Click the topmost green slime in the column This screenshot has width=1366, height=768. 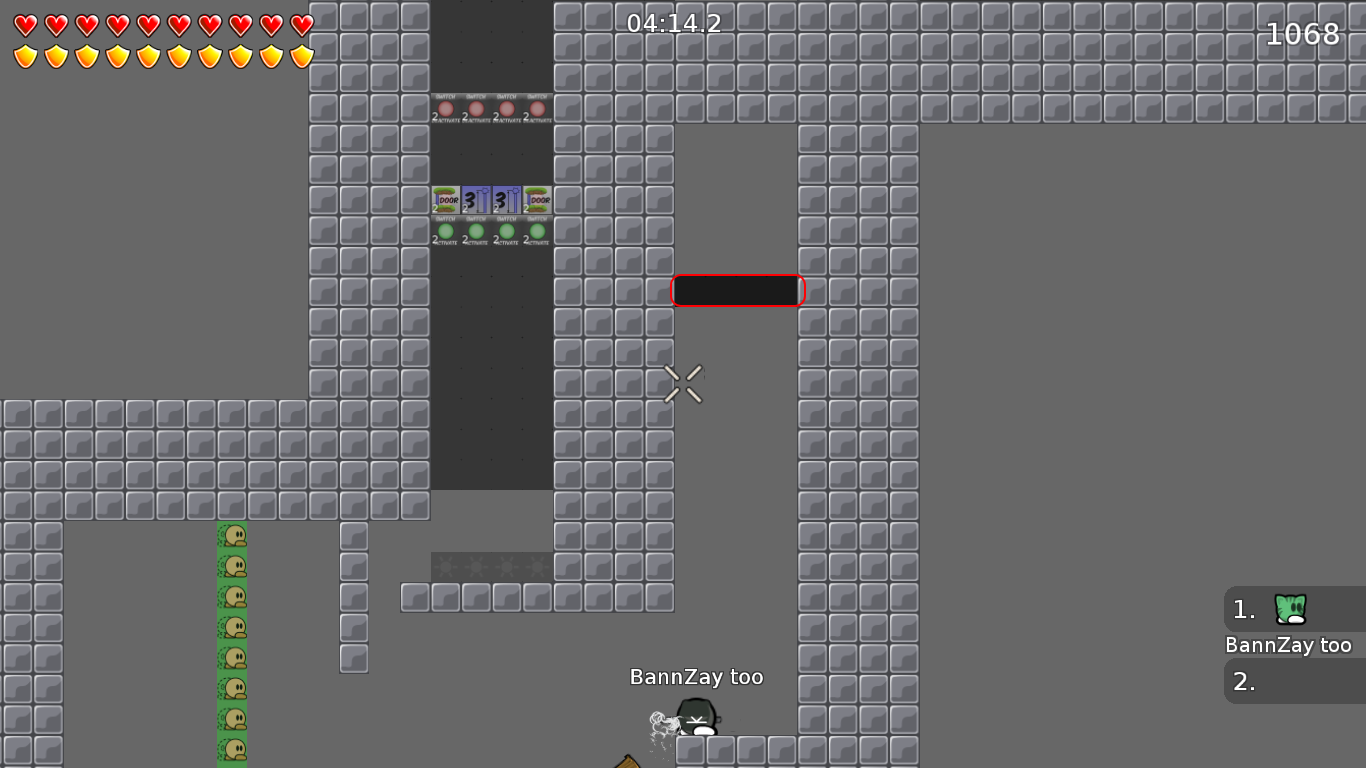point(233,535)
